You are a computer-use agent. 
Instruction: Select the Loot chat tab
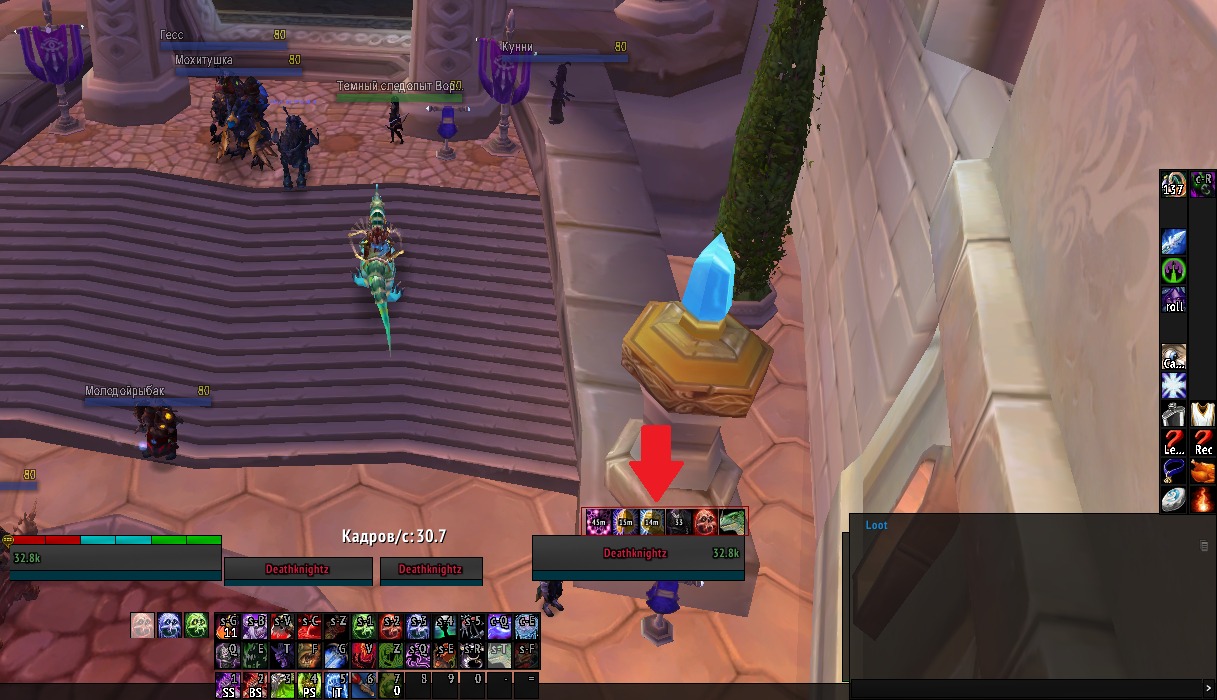tap(876, 525)
